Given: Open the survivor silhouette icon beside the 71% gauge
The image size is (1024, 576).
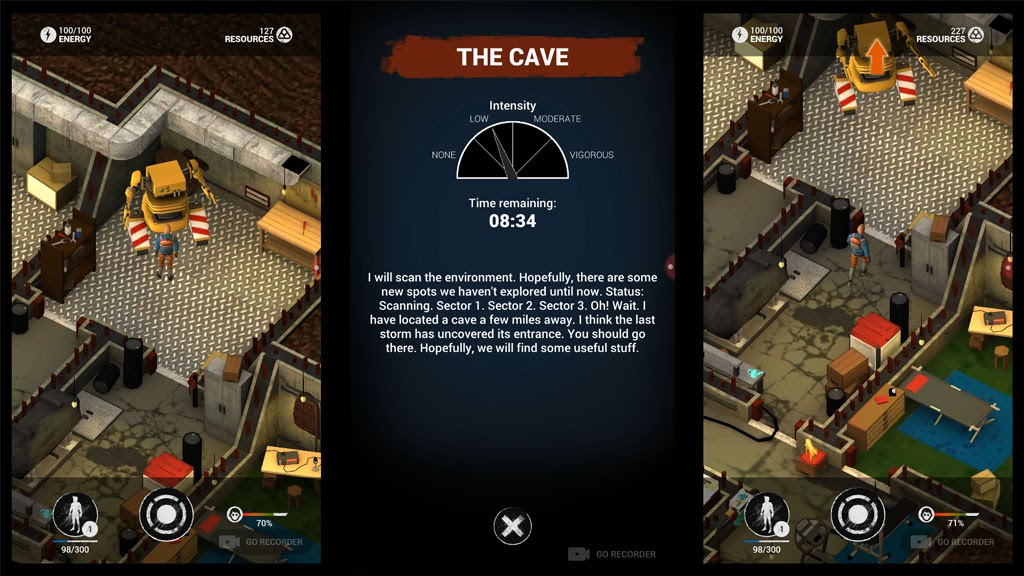Looking at the screenshot, I should pos(766,514).
